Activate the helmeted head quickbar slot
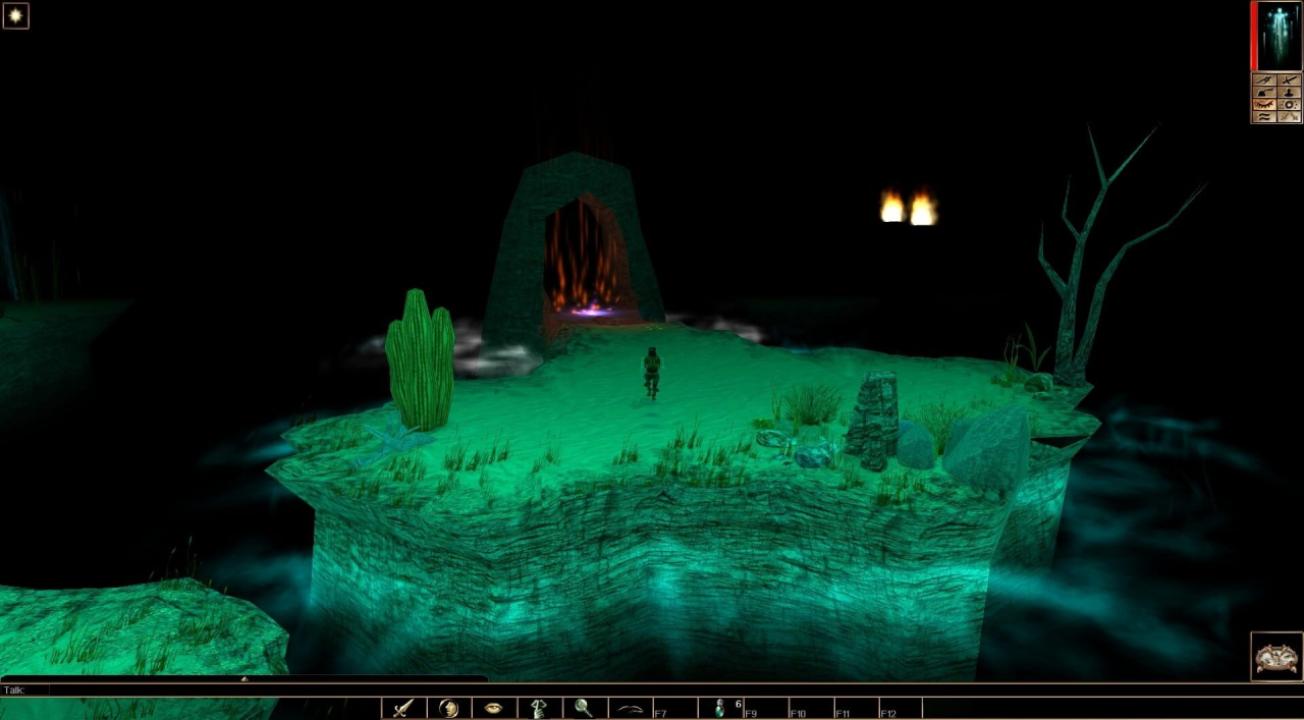Viewport: 1304px width, 720px height. tap(448, 708)
